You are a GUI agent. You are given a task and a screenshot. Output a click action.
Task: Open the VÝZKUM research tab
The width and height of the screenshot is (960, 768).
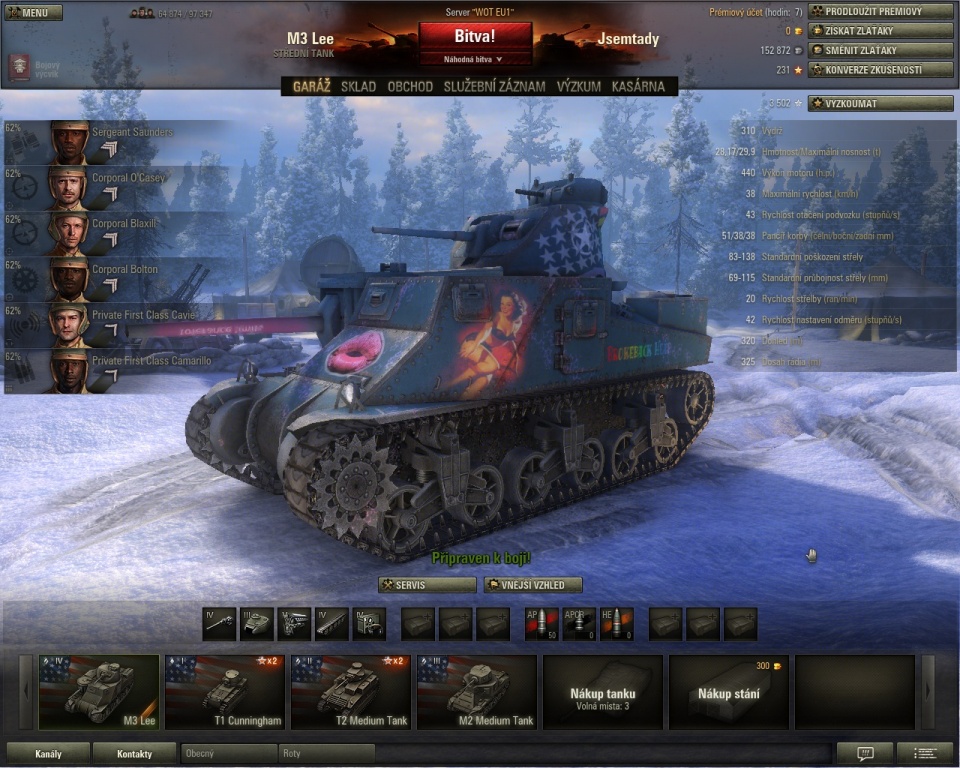(579, 87)
